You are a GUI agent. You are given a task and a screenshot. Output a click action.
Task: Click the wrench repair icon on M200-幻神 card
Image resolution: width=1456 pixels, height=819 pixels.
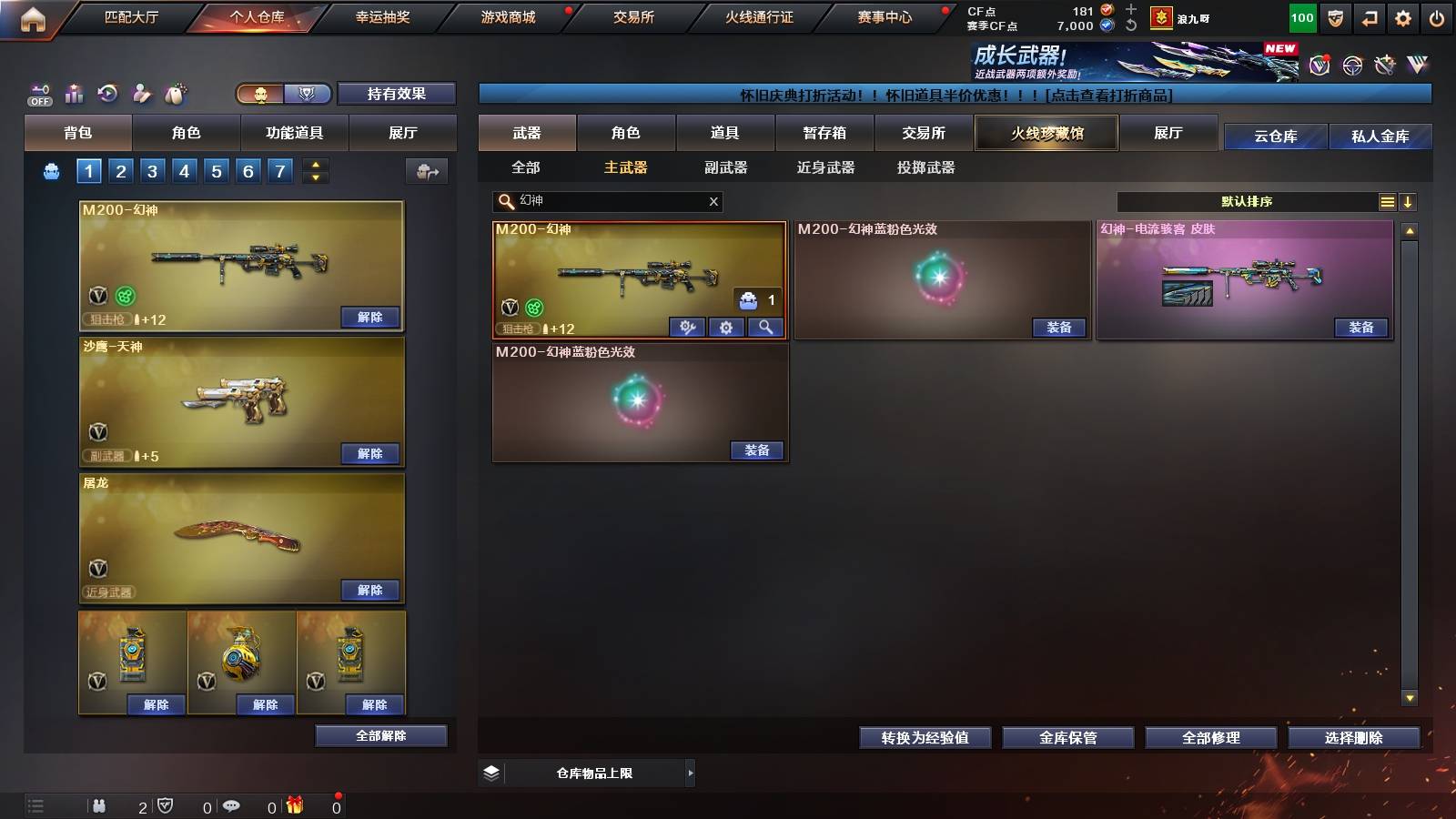click(687, 328)
